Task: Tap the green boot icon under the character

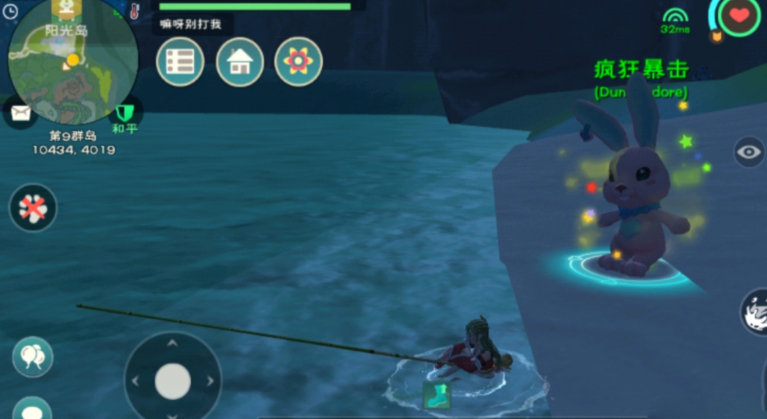Action: tap(436, 394)
